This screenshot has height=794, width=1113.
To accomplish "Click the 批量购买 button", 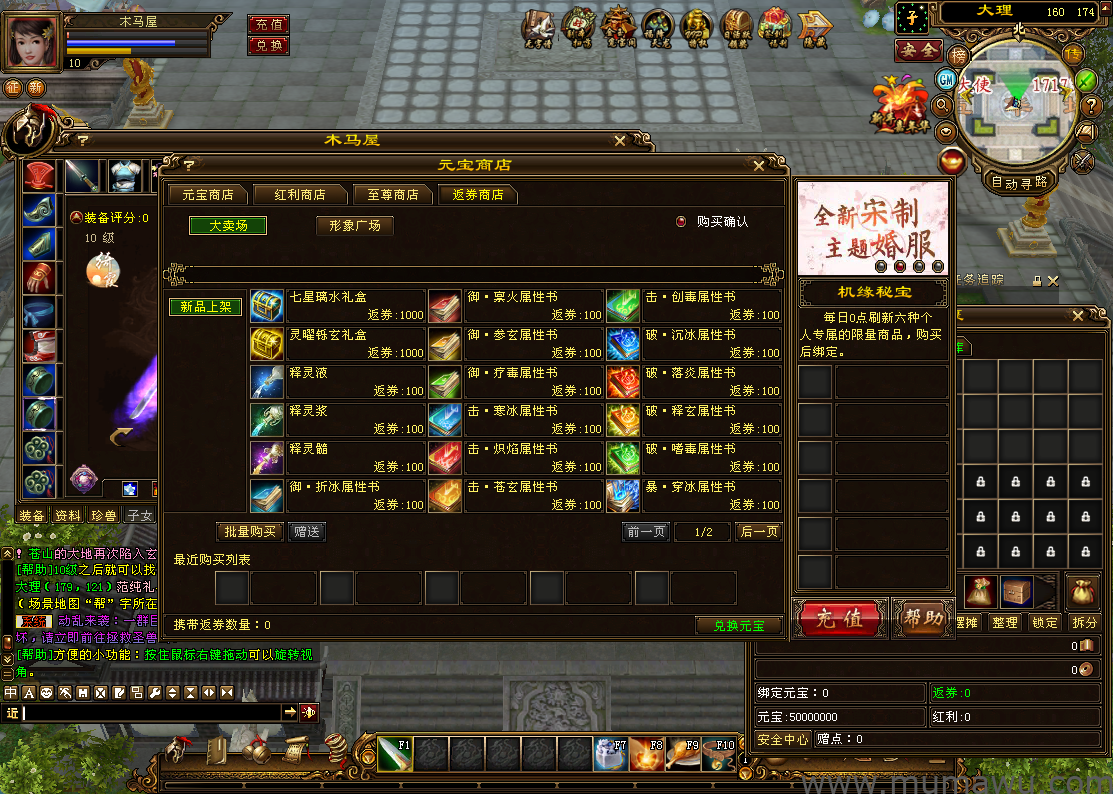I will click(250, 532).
